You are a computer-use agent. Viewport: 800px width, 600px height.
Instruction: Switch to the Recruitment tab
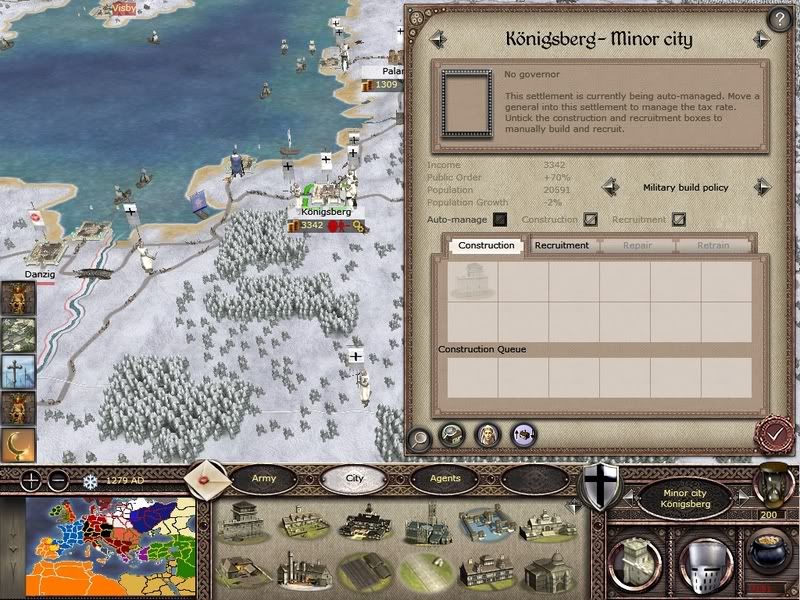[x=561, y=245]
